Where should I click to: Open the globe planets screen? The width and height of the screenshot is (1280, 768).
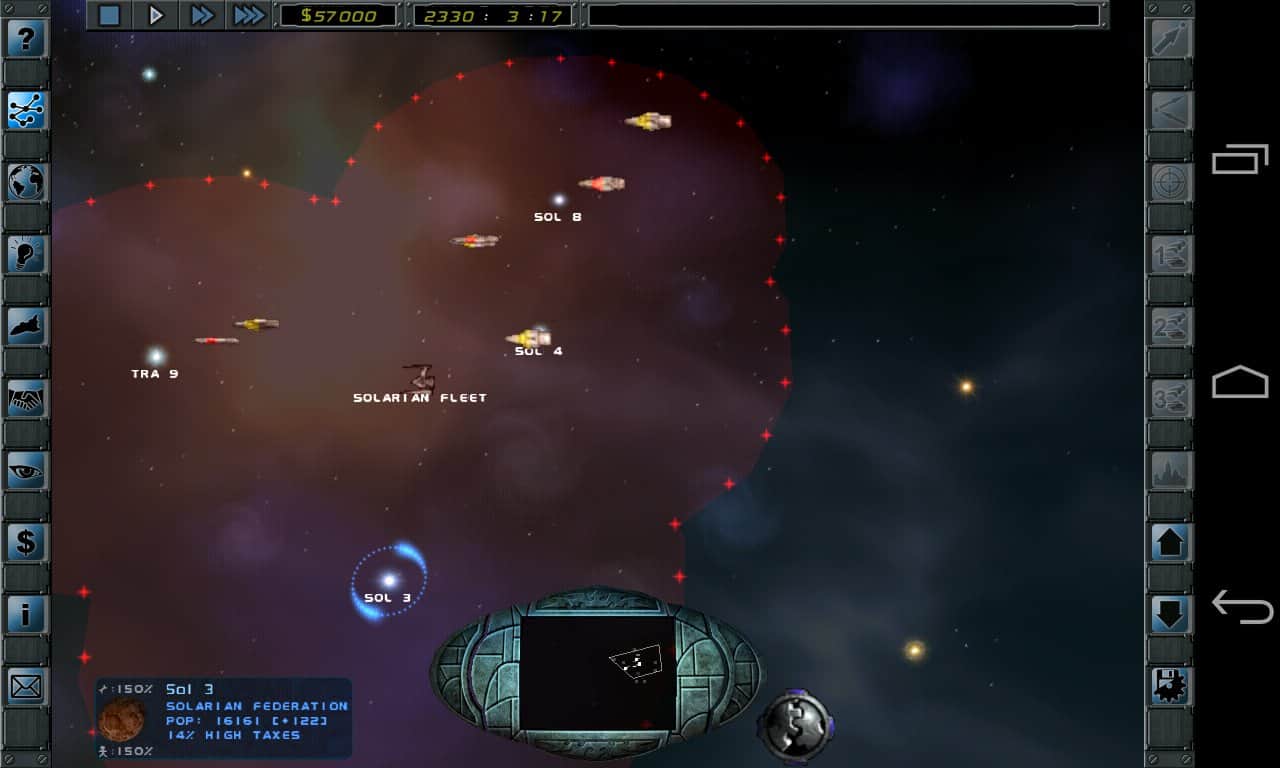pyautogui.click(x=27, y=182)
